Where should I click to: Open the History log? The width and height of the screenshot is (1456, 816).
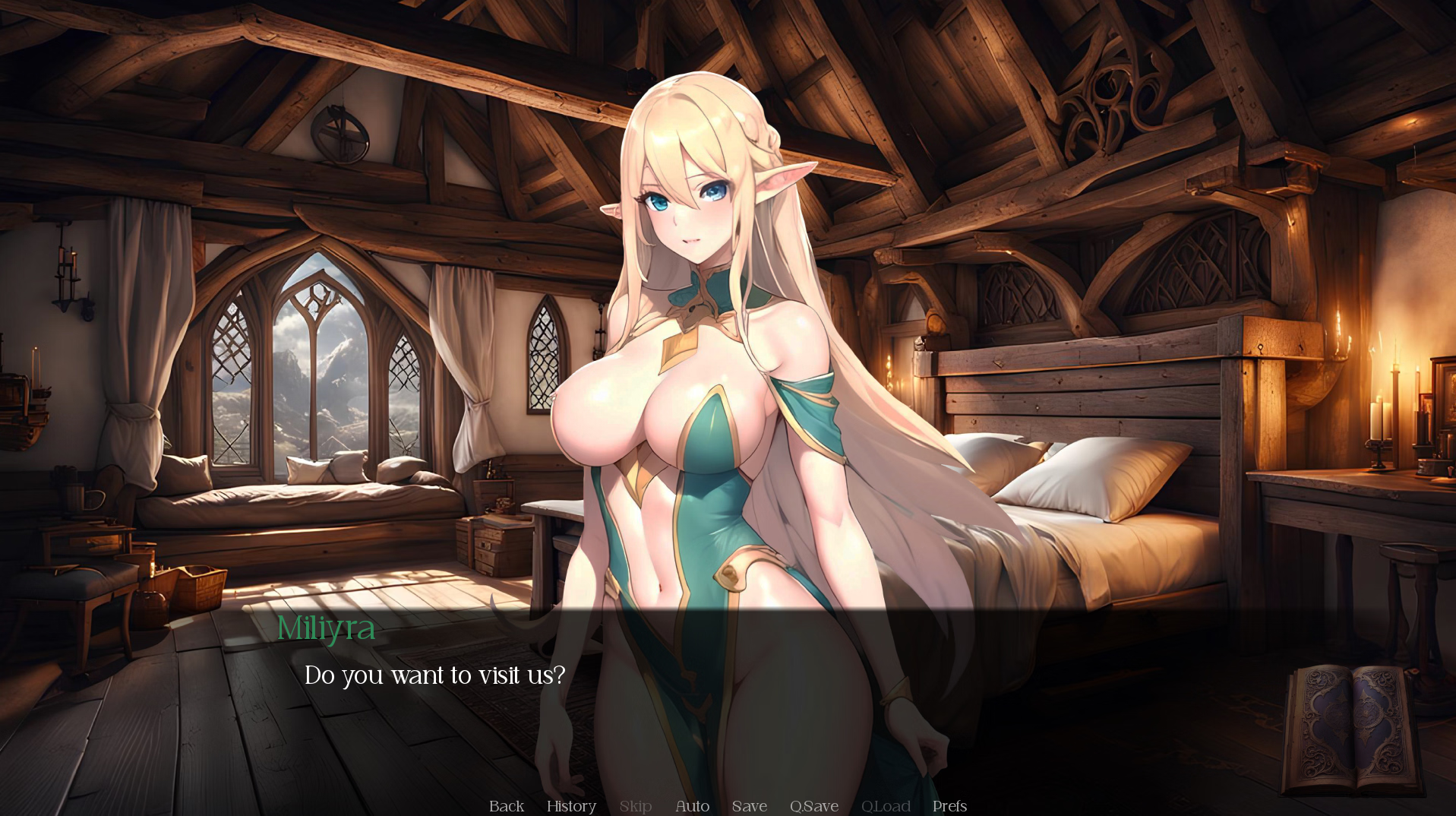[x=571, y=805]
